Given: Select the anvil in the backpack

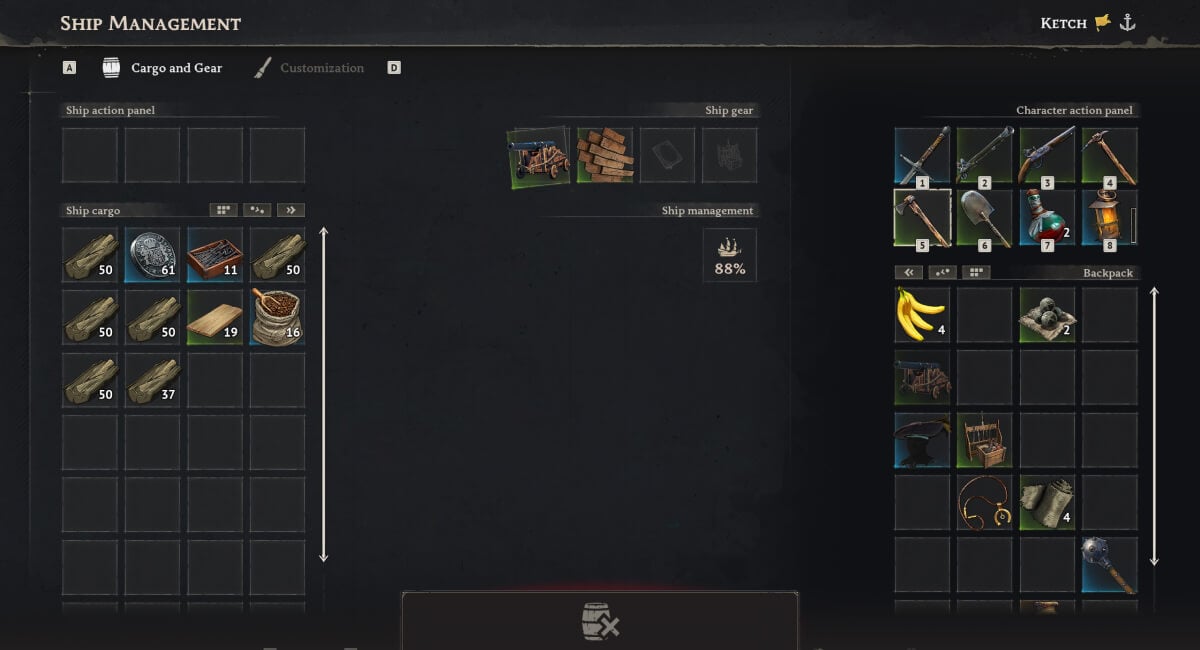Looking at the screenshot, I should point(922,441).
